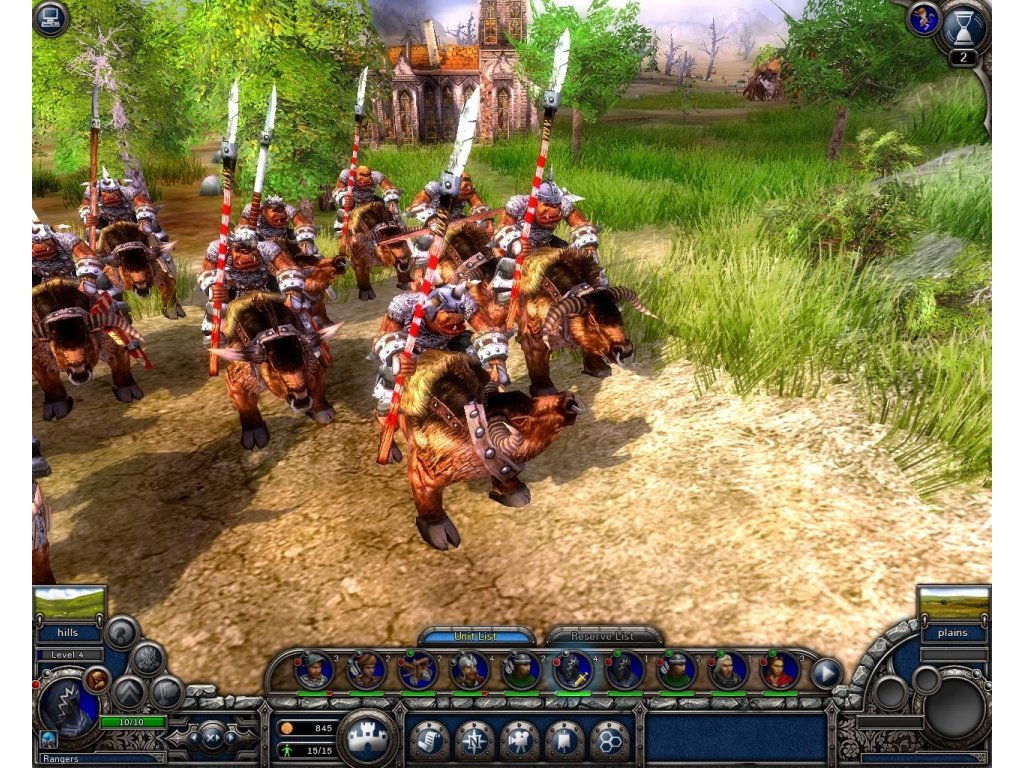1024x768 pixels.
Task: Switch to the Unit List tab
Action: [x=476, y=636]
